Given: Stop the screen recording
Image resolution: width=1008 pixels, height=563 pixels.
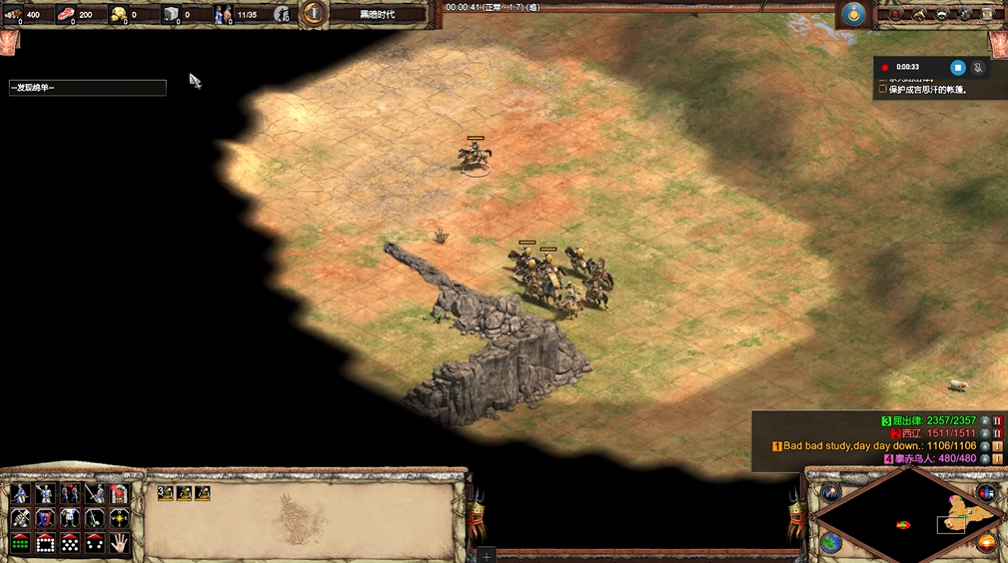Looking at the screenshot, I should click(957, 67).
